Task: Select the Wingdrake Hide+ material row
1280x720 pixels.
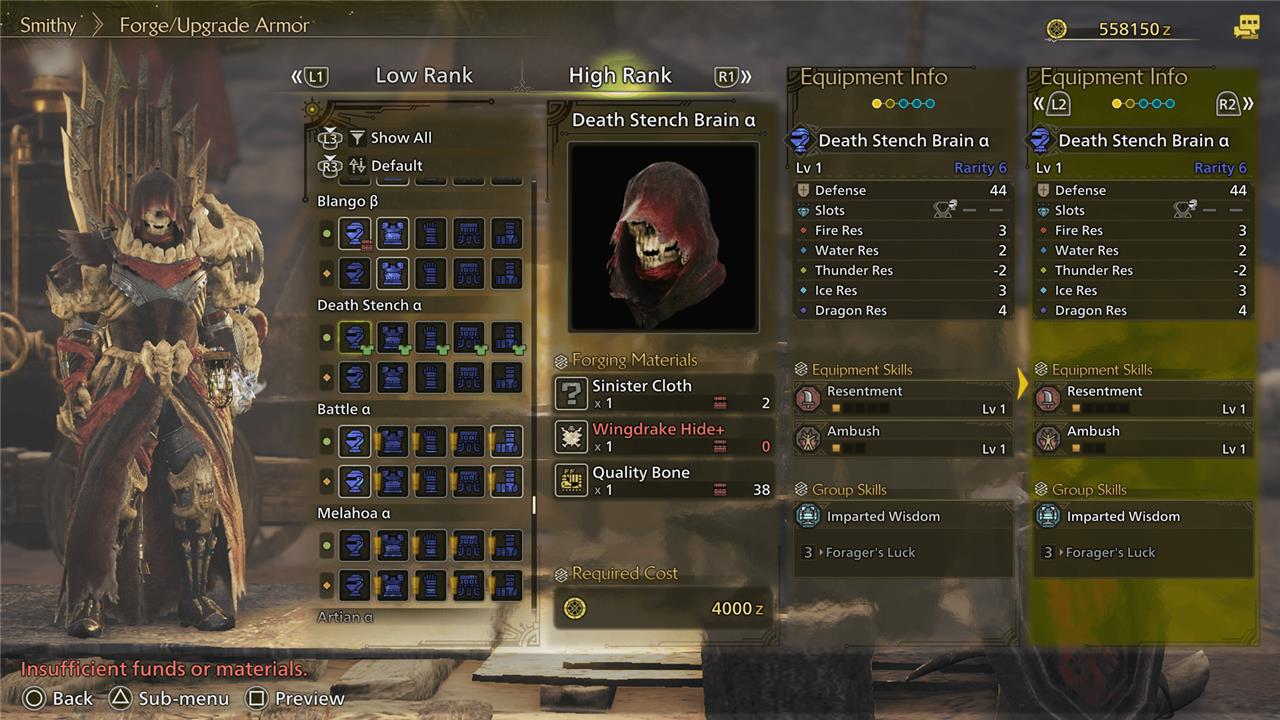Action: (x=663, y=437)
